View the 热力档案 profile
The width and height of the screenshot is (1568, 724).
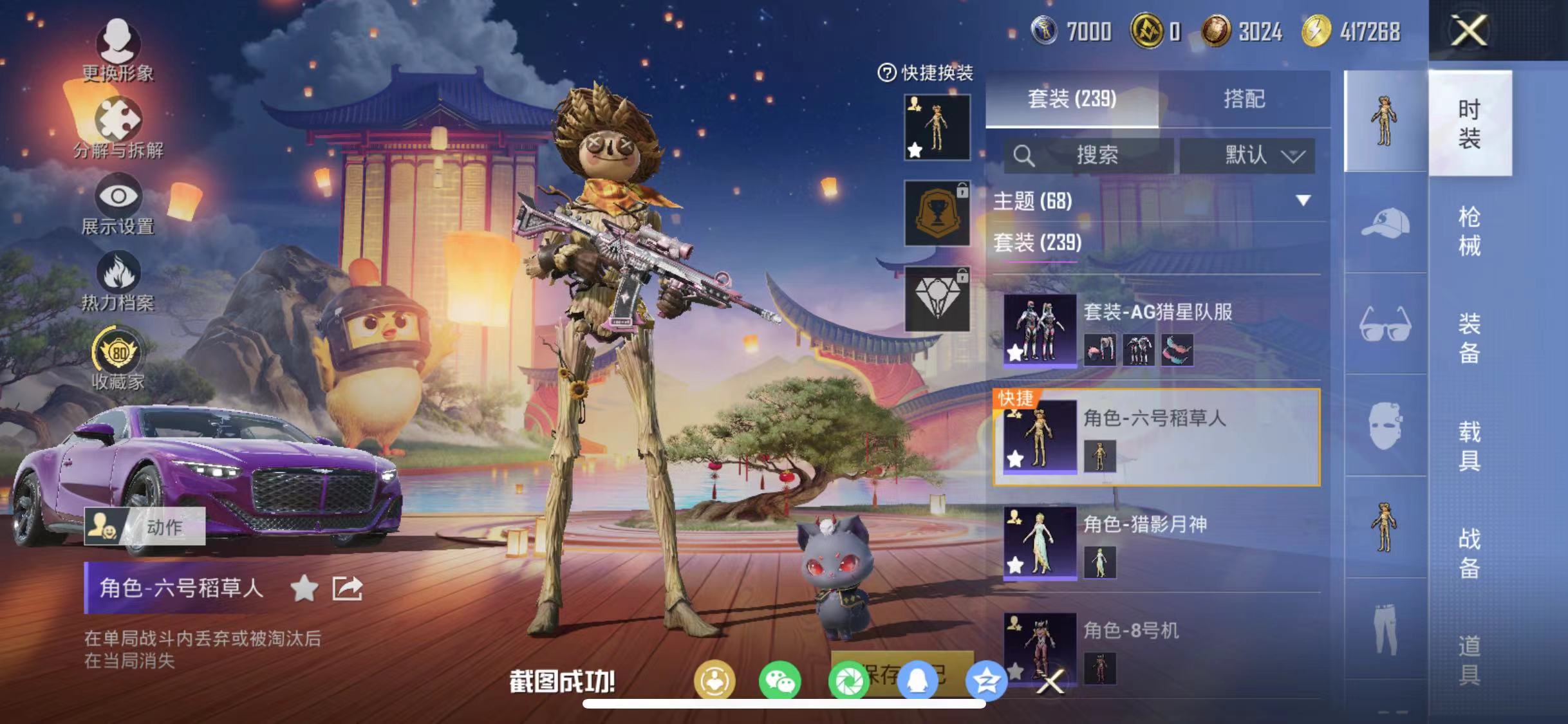coord(118,280)
